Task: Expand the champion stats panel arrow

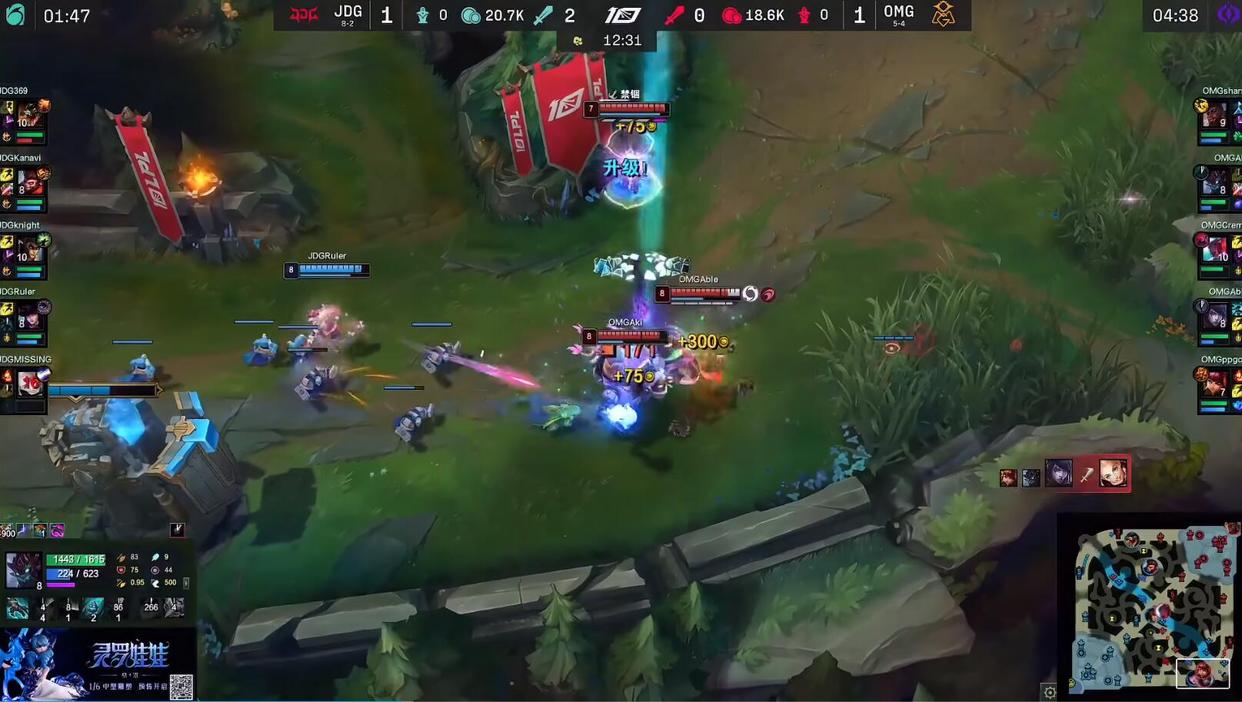Action: tap(186, 582)
